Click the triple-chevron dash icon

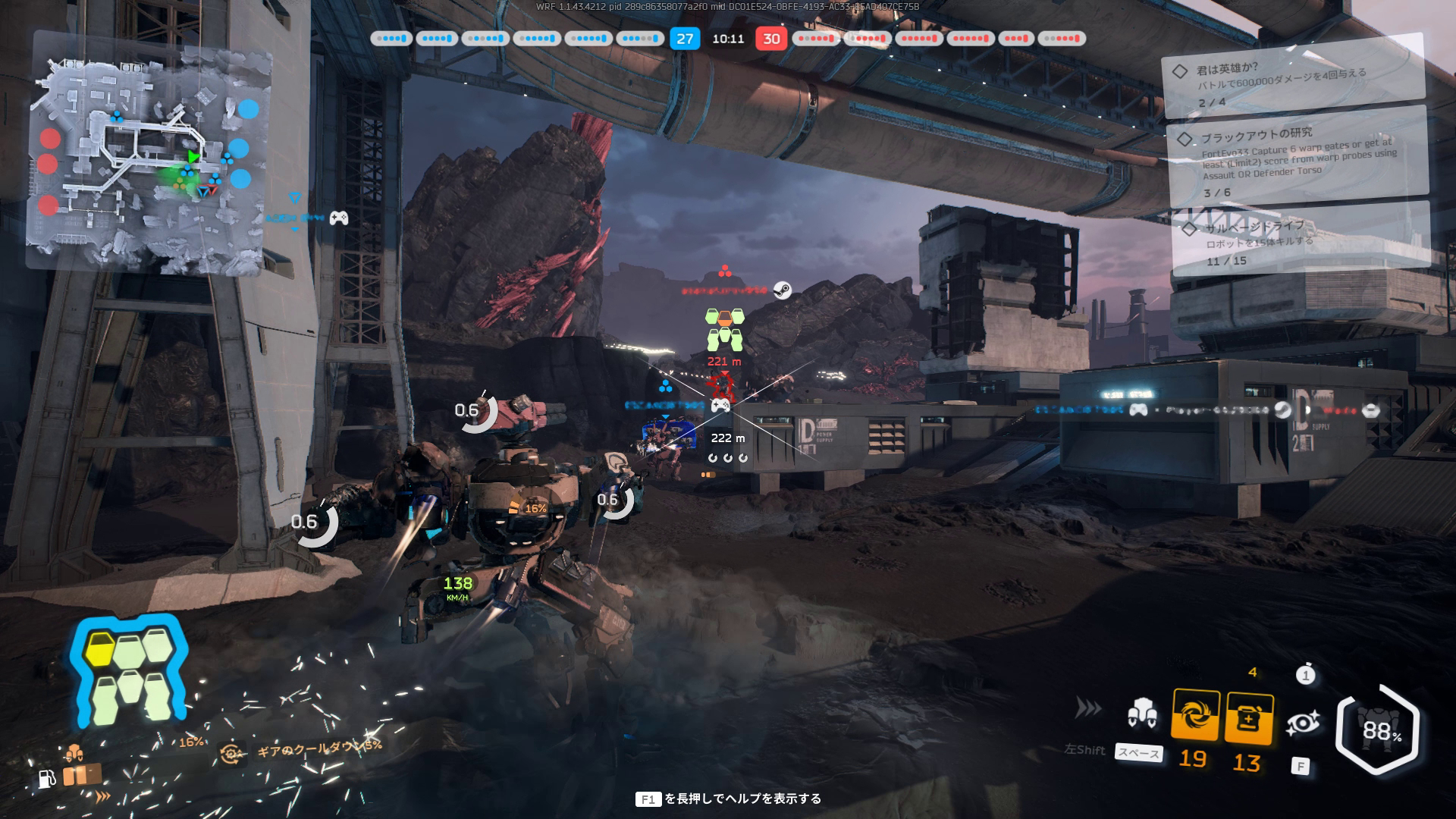point(1088,708)
